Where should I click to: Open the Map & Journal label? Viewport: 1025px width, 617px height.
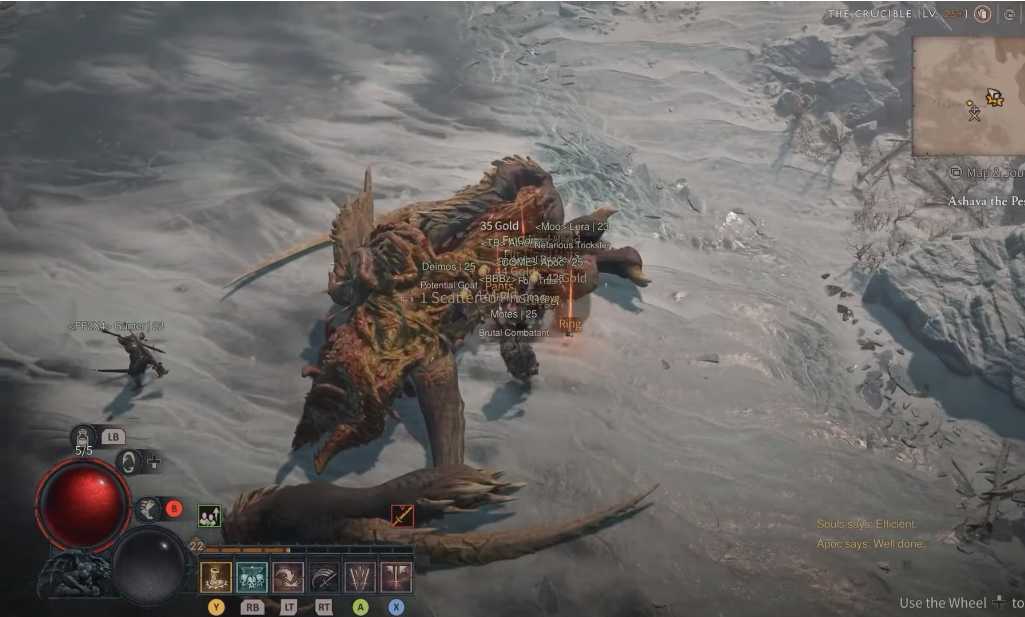988,172
